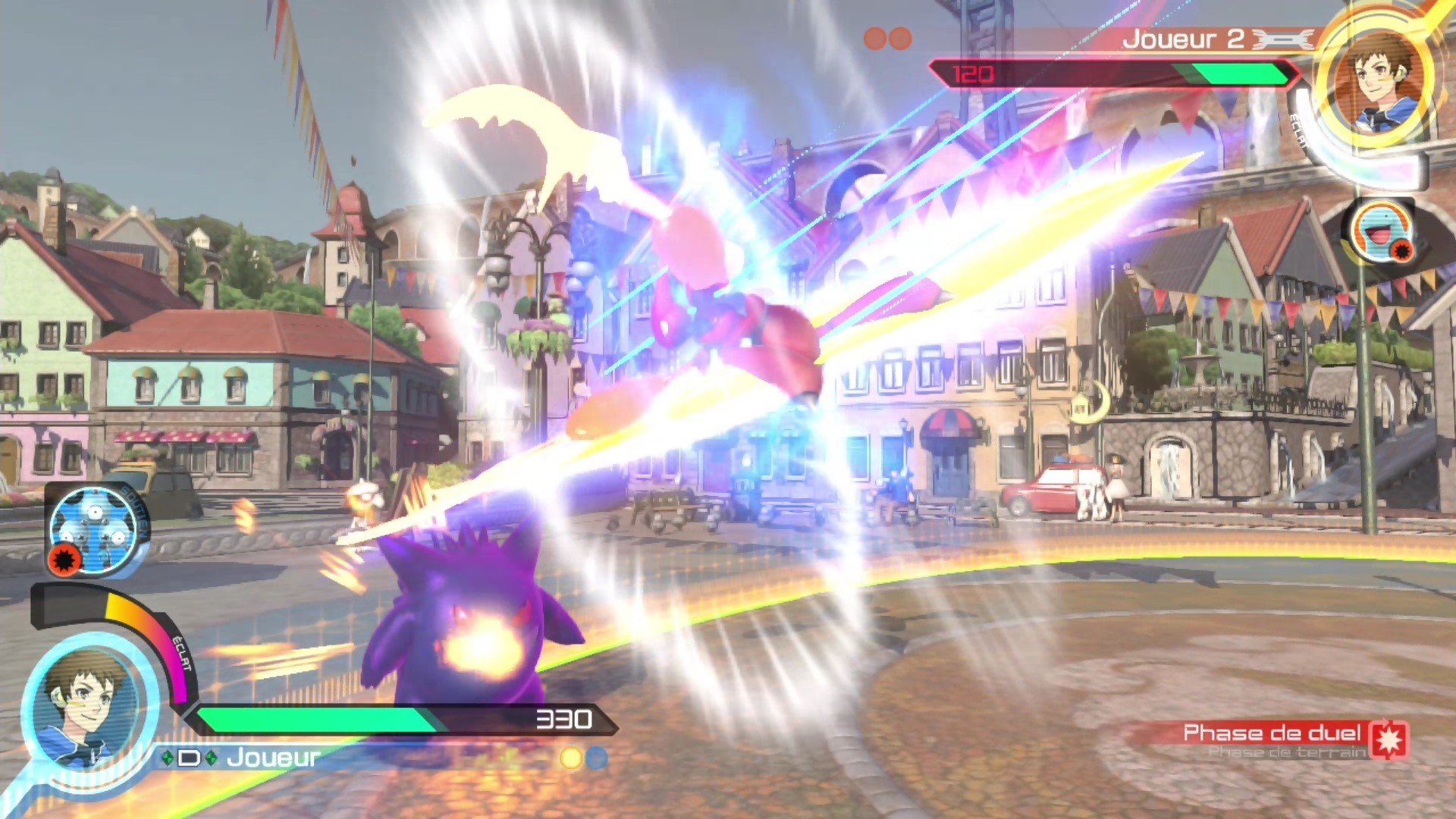
Task: Toggle the blue orb beside the yellow one
Action: pos(598,759)
